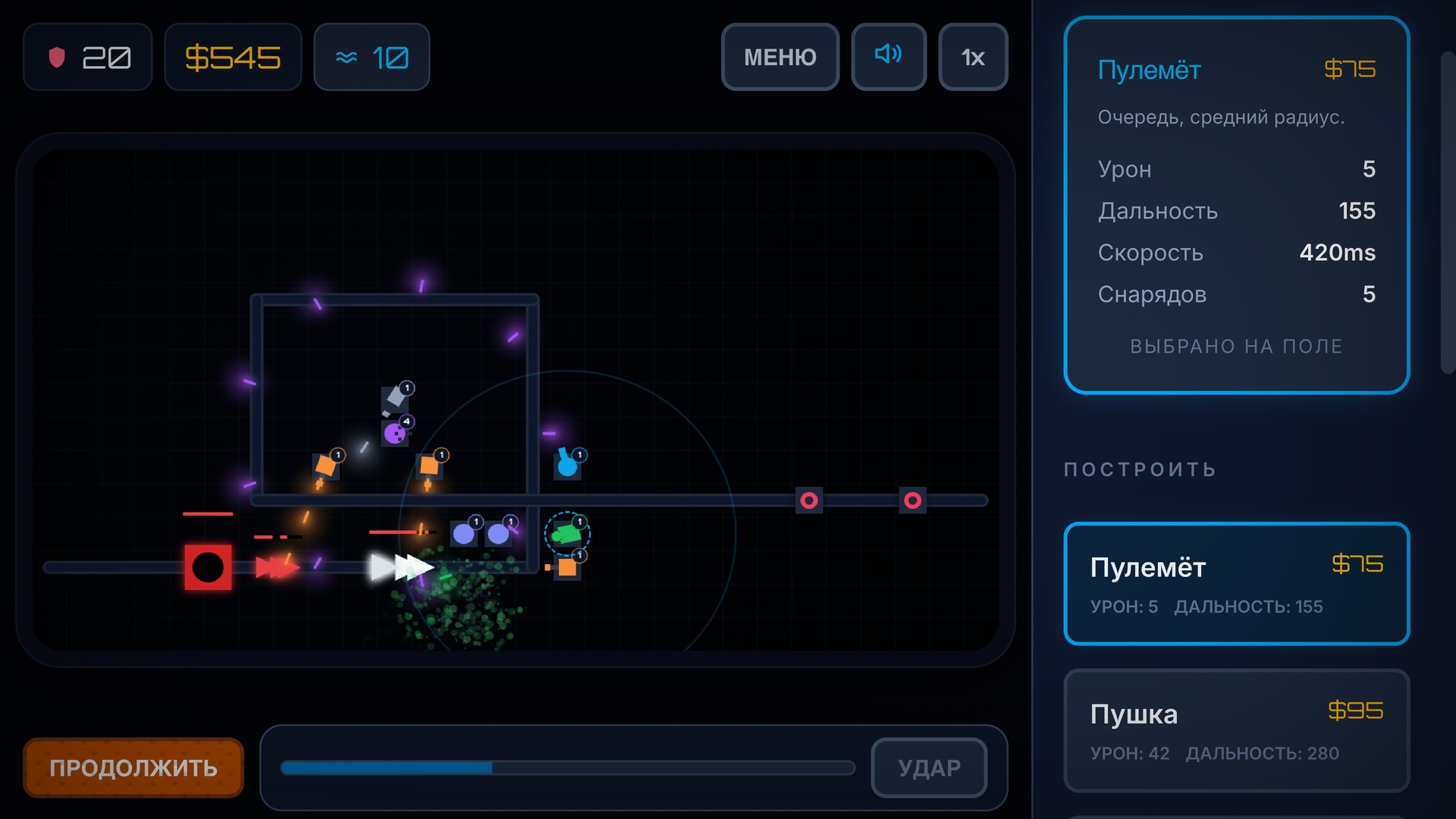Open the МЕНЮ

780,56
